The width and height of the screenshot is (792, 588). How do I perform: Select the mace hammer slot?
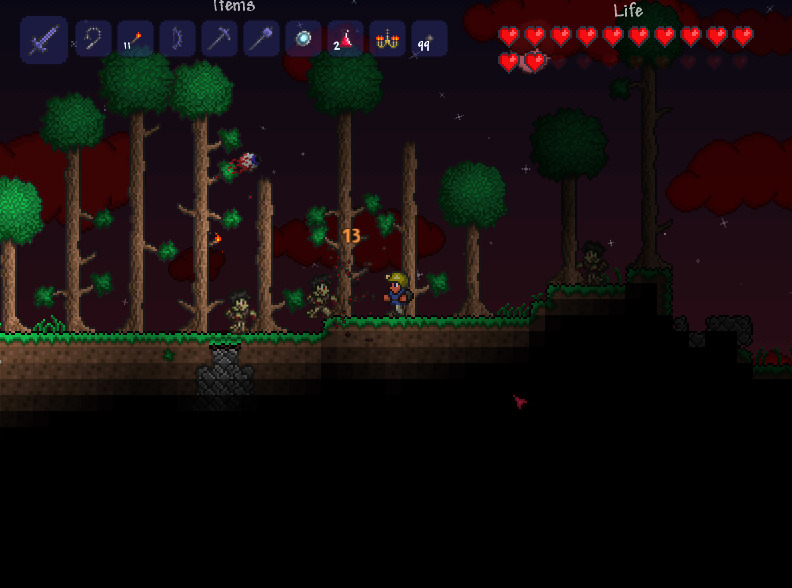click(x=261, y=39)
